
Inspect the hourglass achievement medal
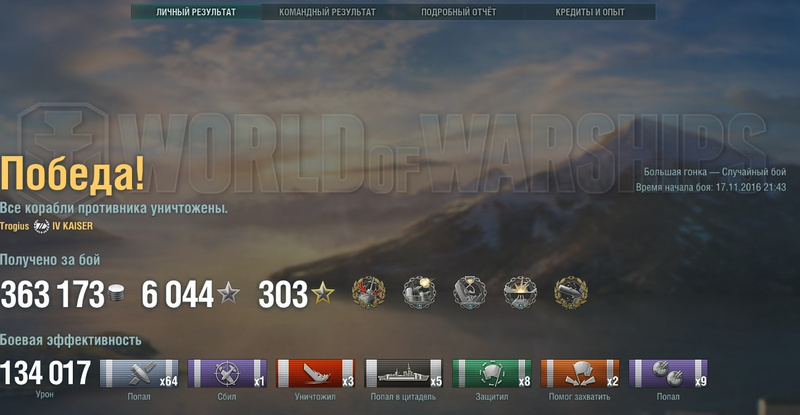click(470, 292)
